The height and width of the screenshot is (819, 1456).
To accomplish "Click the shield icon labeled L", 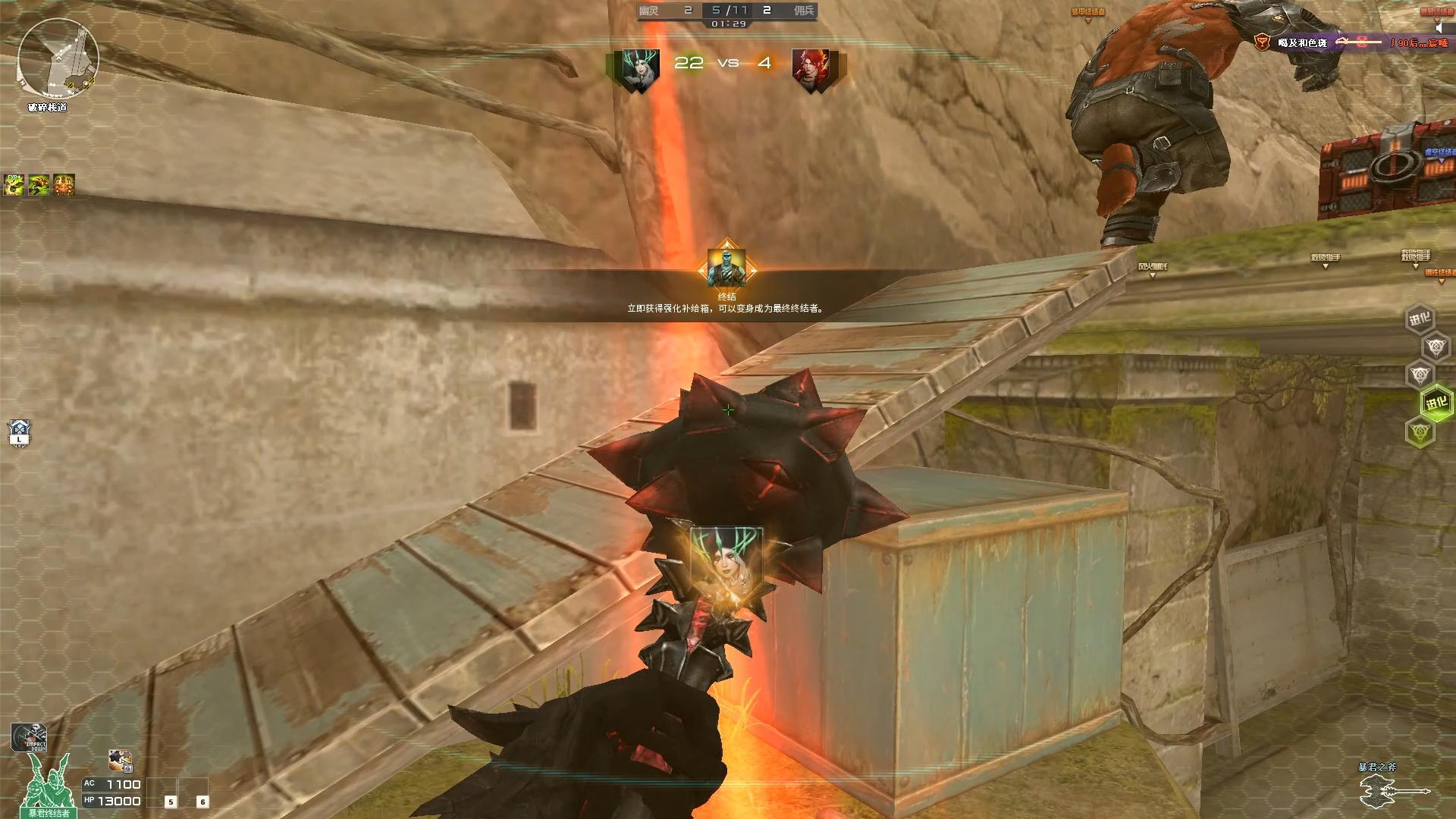I will [19, 432].
